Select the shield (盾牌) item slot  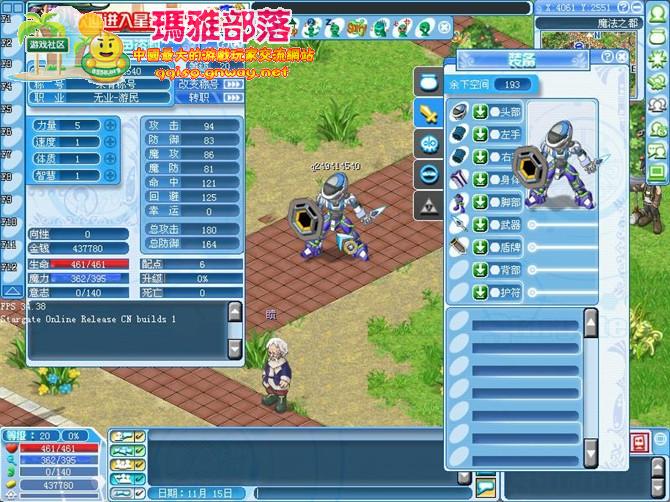tap(458, 247)
